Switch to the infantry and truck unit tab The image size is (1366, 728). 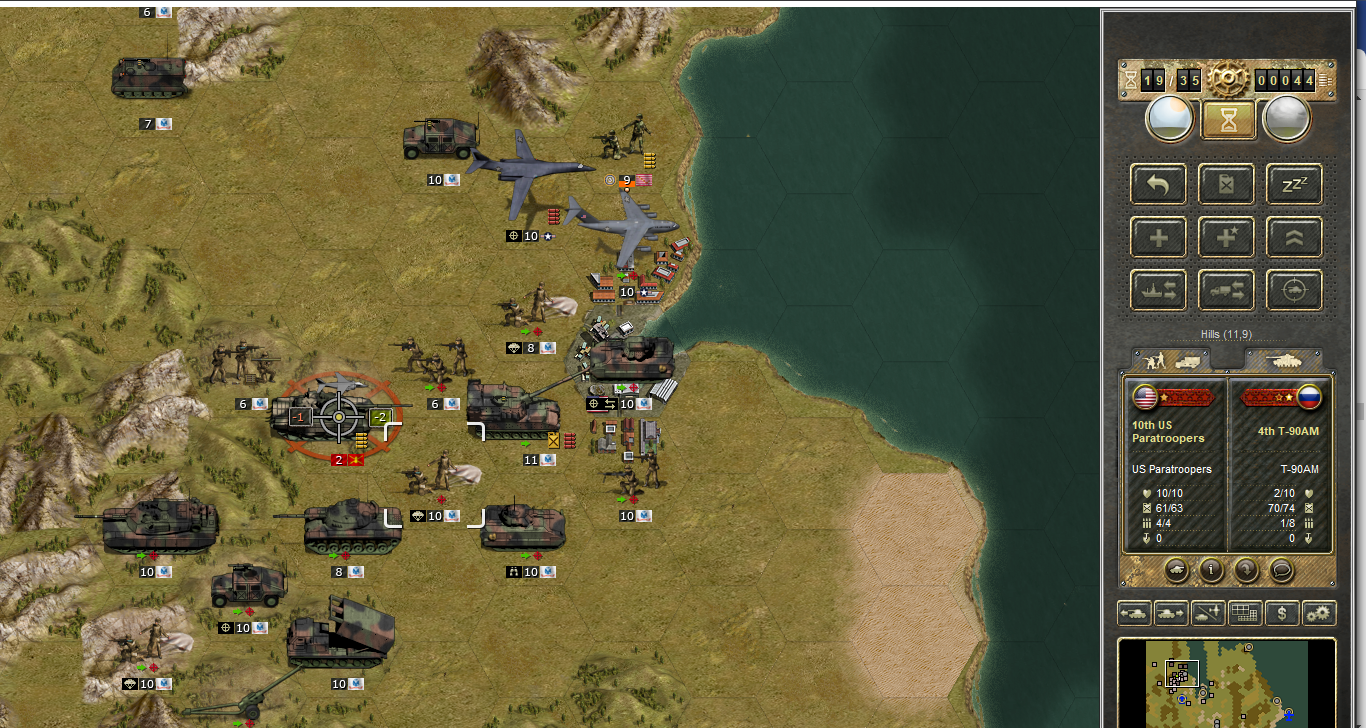pos(1171,360)
